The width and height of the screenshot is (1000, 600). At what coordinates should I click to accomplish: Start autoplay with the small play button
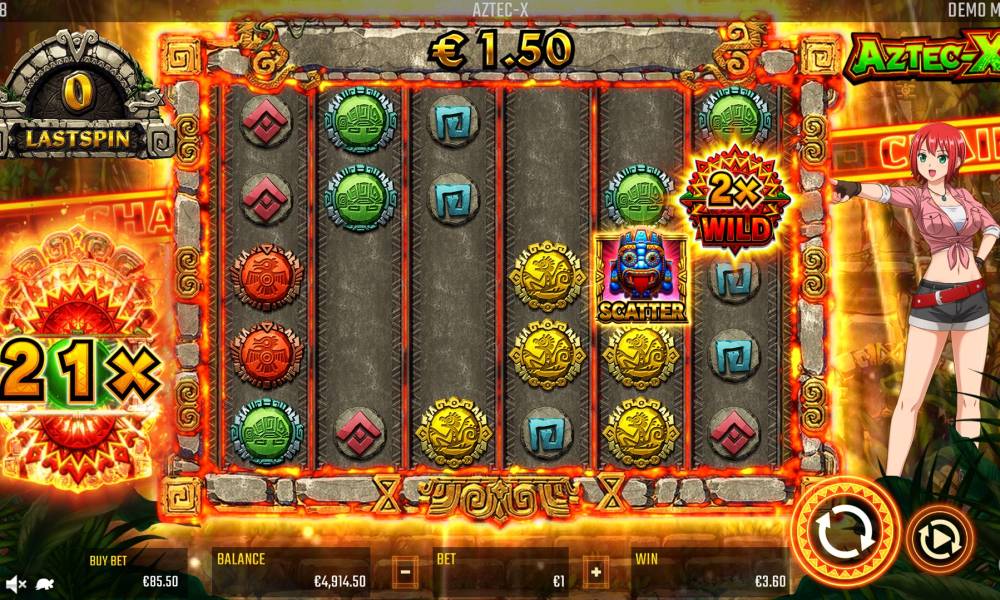coord(939,538)
